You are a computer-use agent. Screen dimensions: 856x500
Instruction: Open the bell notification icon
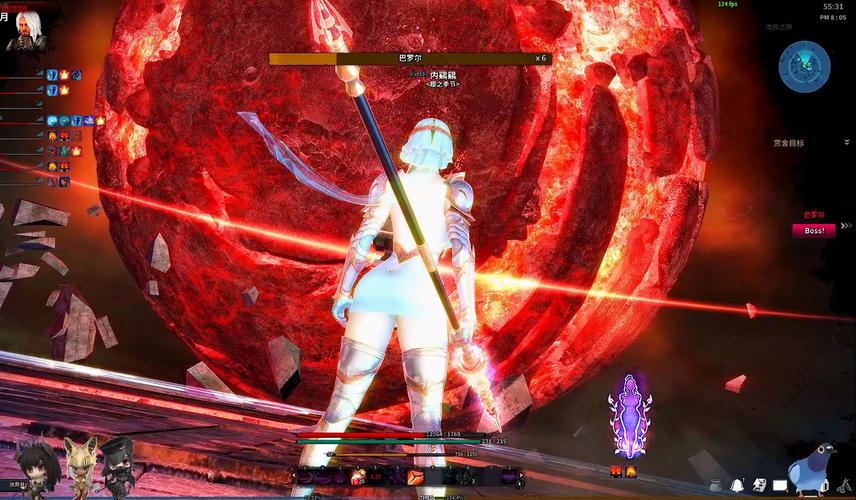[736, 485]
